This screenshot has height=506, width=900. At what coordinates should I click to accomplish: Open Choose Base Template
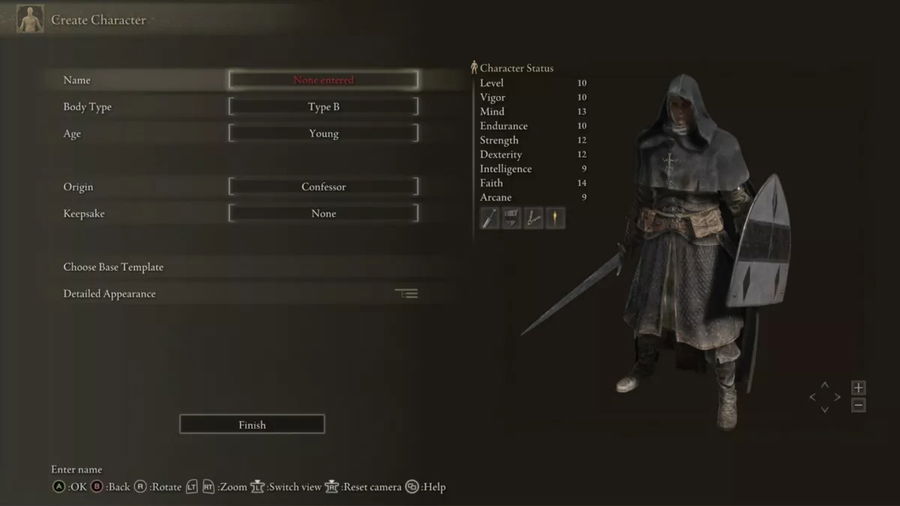[x=113, y=267]
